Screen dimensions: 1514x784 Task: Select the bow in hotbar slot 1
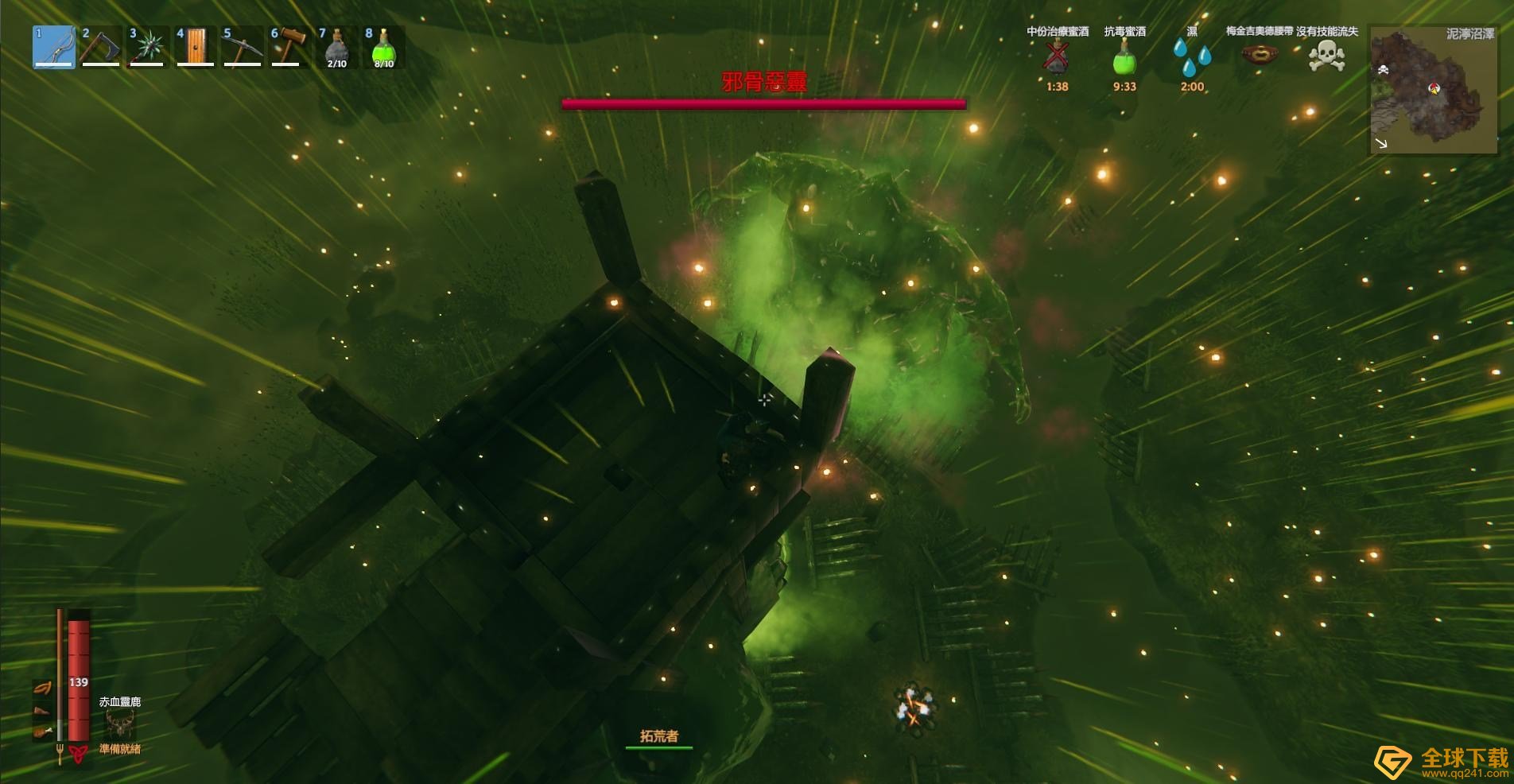pyautogui.click(x=54, y=47)
